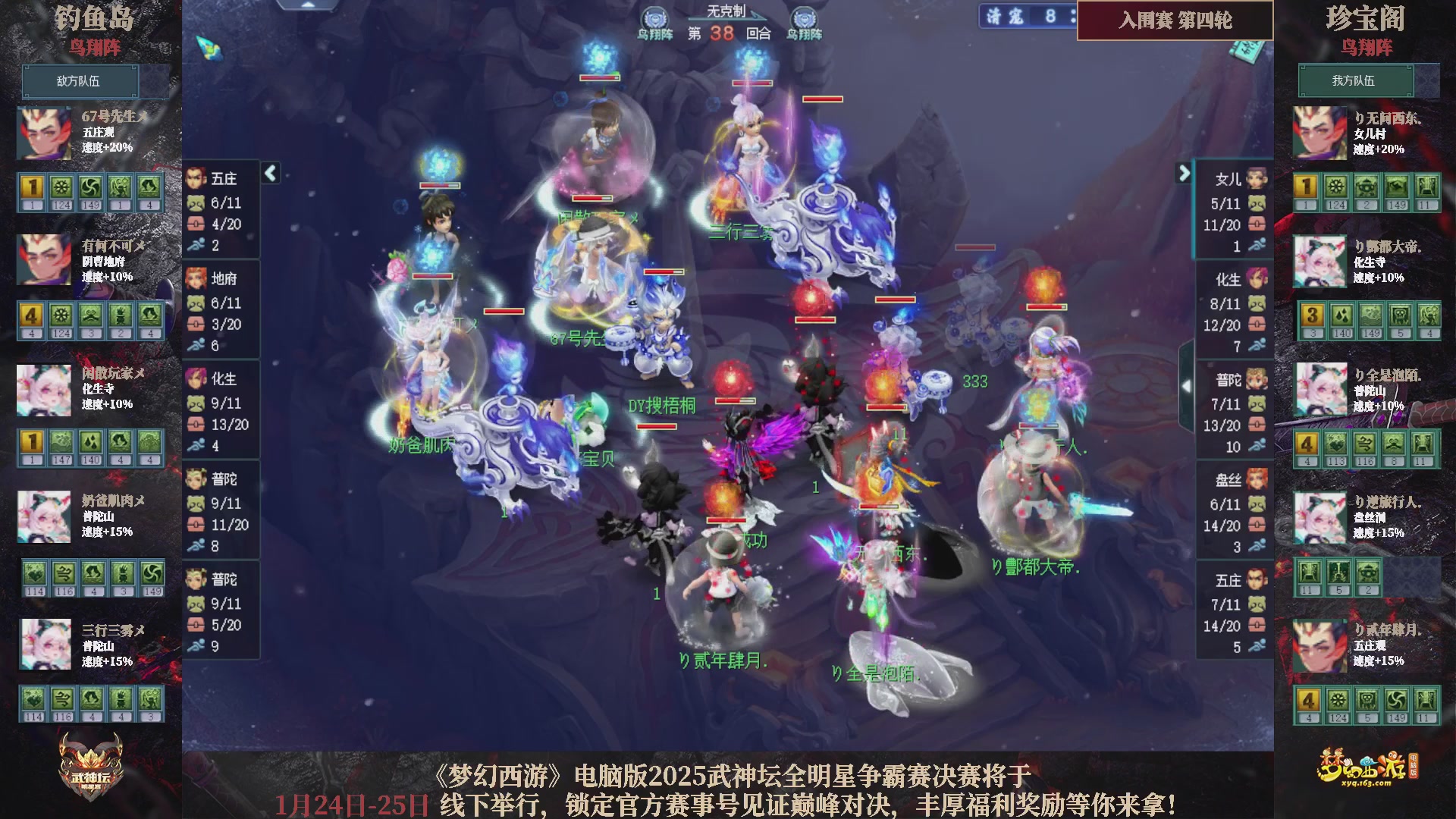This screenshot has width=1456, height=819.
Task: Click the 武神坛 emblem at the bottom left
Action: pyautogui.click(x=91, y=766)
